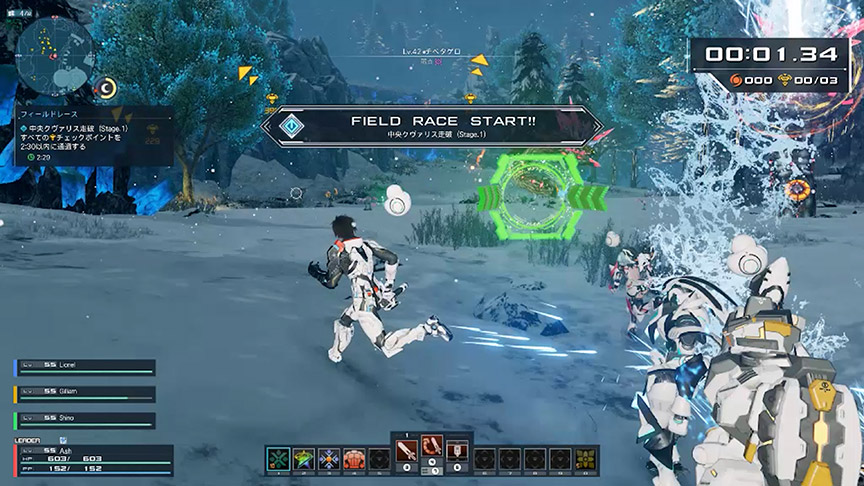This screenshot has height=486, width=864.
Task: Select party member Lionel
Action: tap(84, 367)
